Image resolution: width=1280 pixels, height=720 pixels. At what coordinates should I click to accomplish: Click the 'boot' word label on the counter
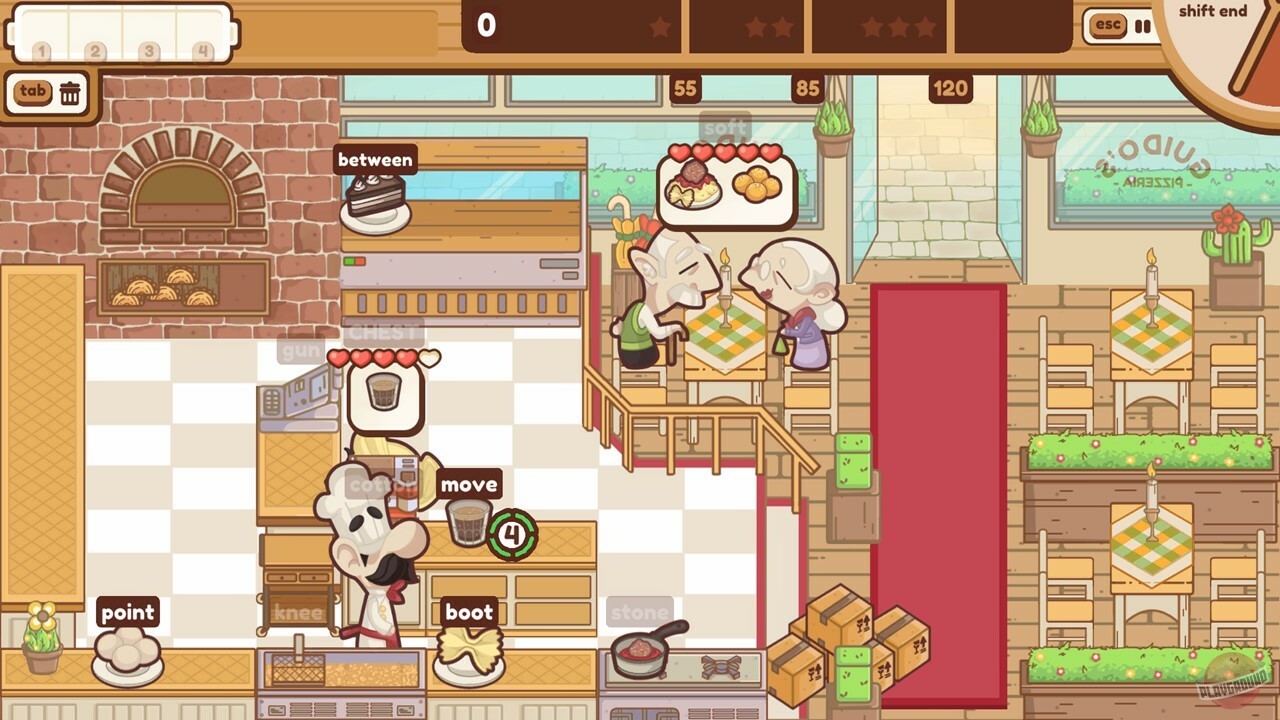(470, 612)
